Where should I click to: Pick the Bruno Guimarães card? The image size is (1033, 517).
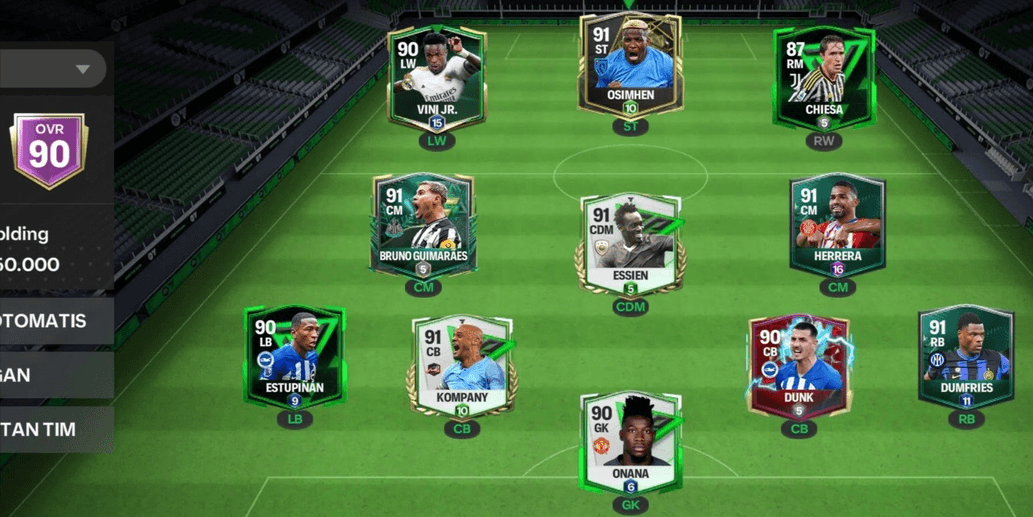click(422, 226)
